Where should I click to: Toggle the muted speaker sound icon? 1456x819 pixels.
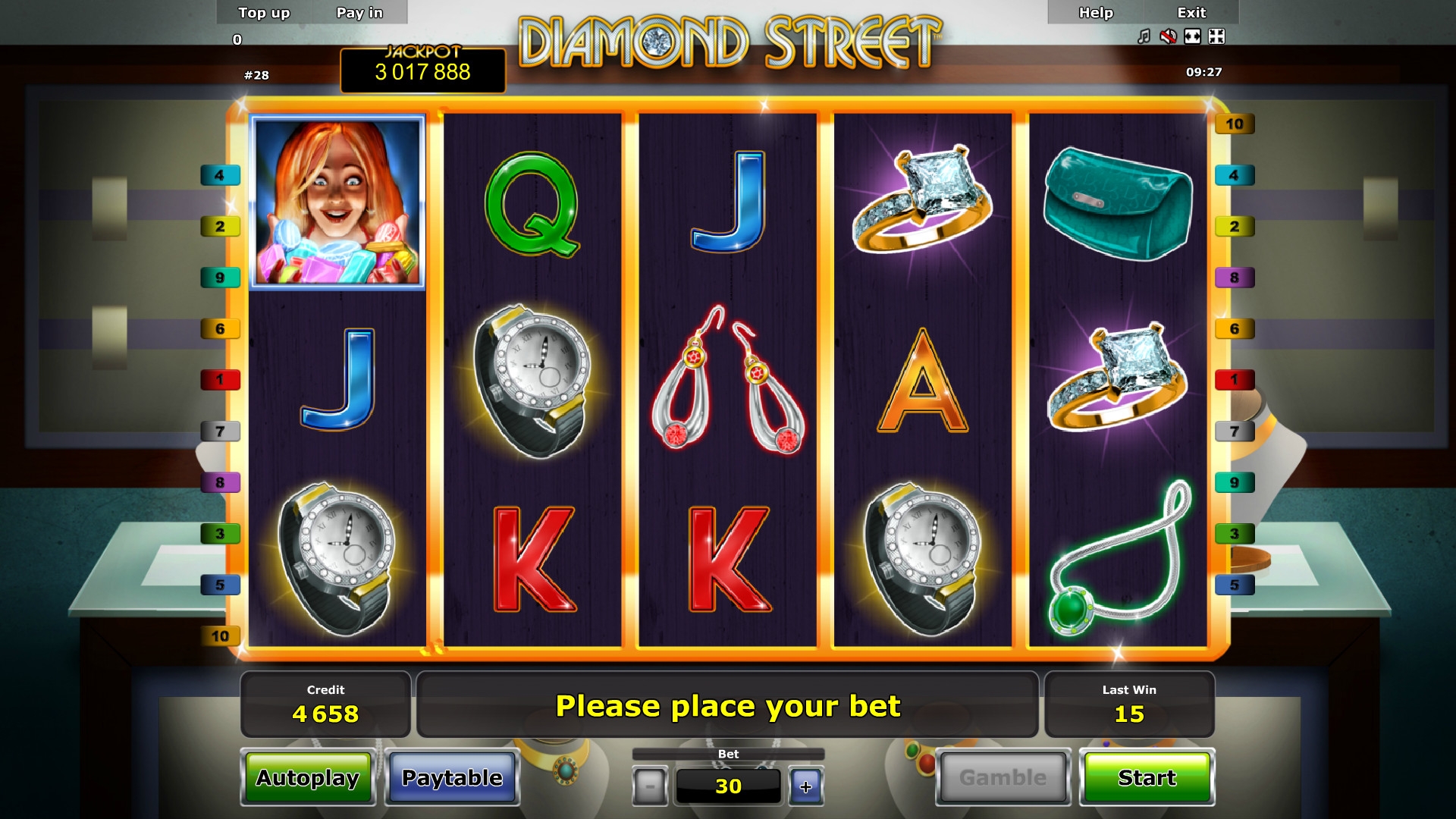[1168, 36]
